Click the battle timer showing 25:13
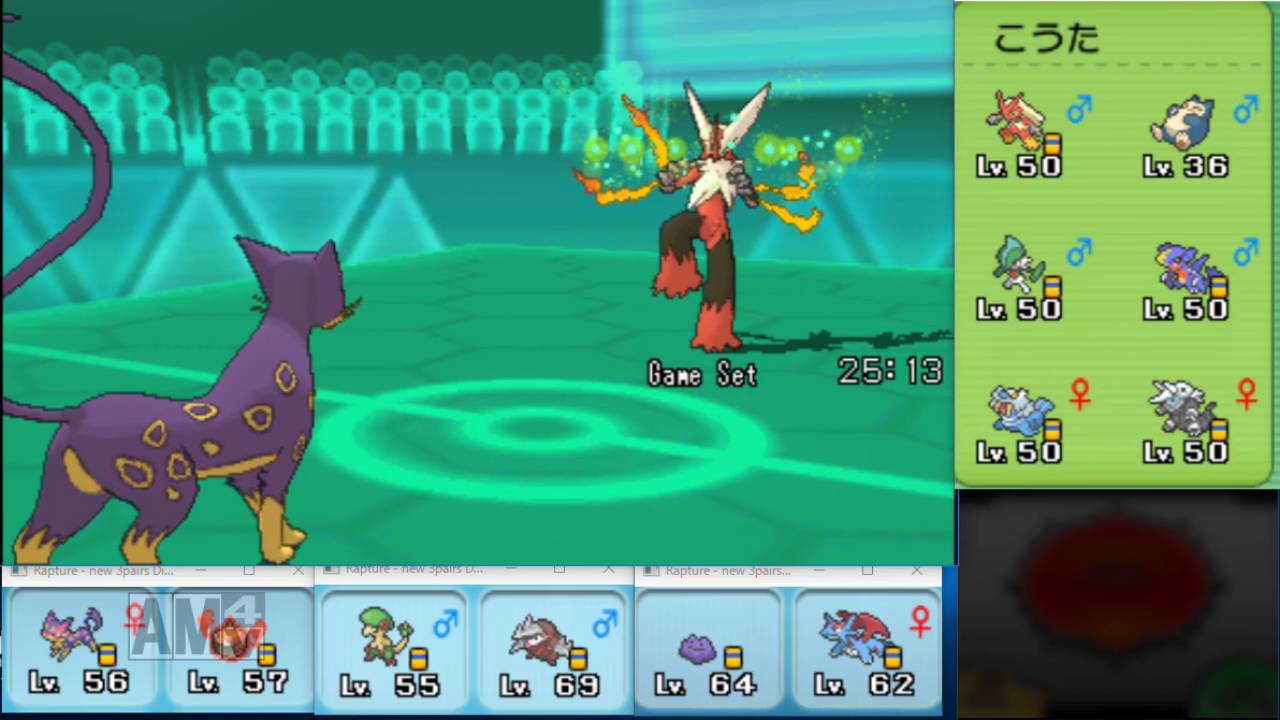Viewport: 1280px width, 720px height. tap(889, 372)
